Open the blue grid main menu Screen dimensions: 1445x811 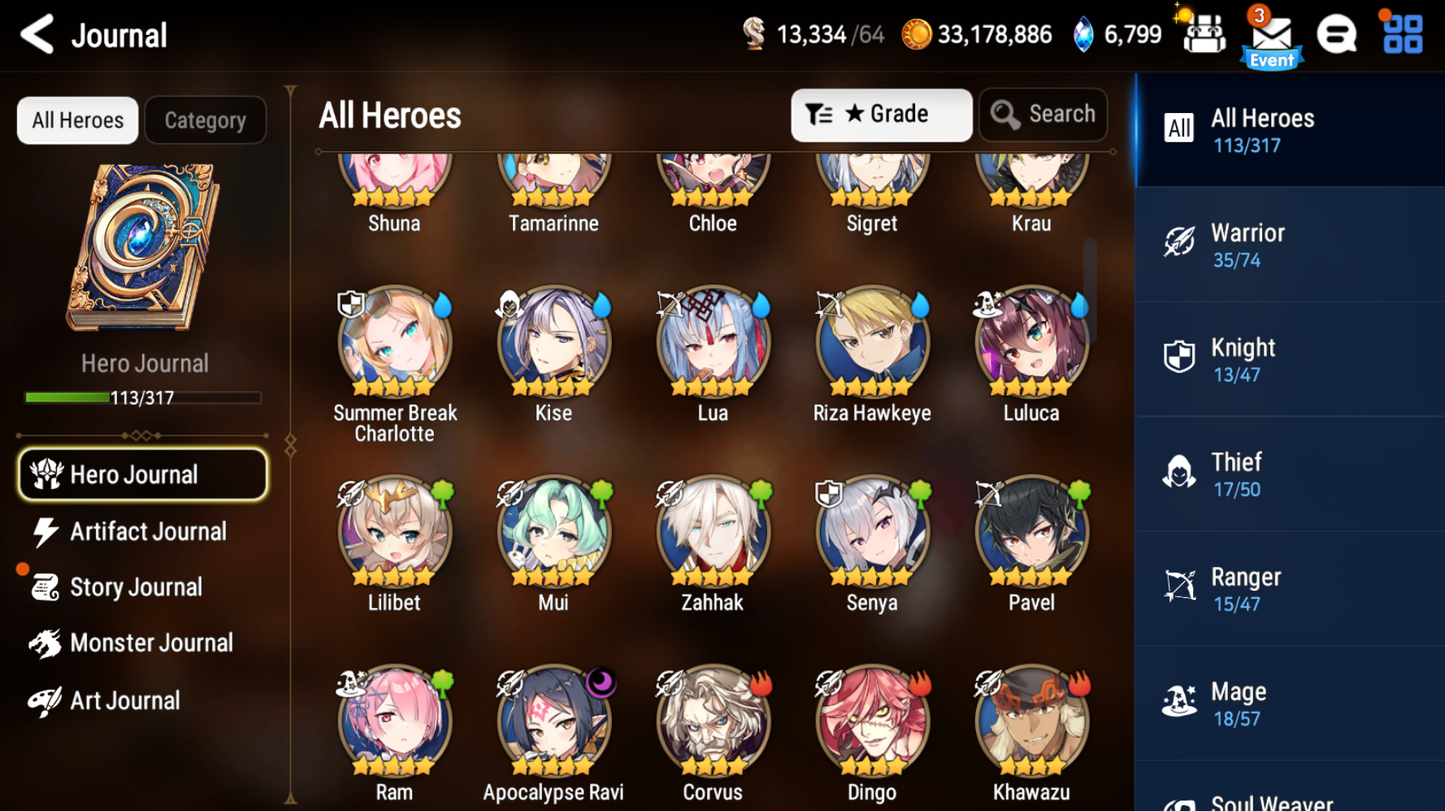click(x=1403, y=33)
